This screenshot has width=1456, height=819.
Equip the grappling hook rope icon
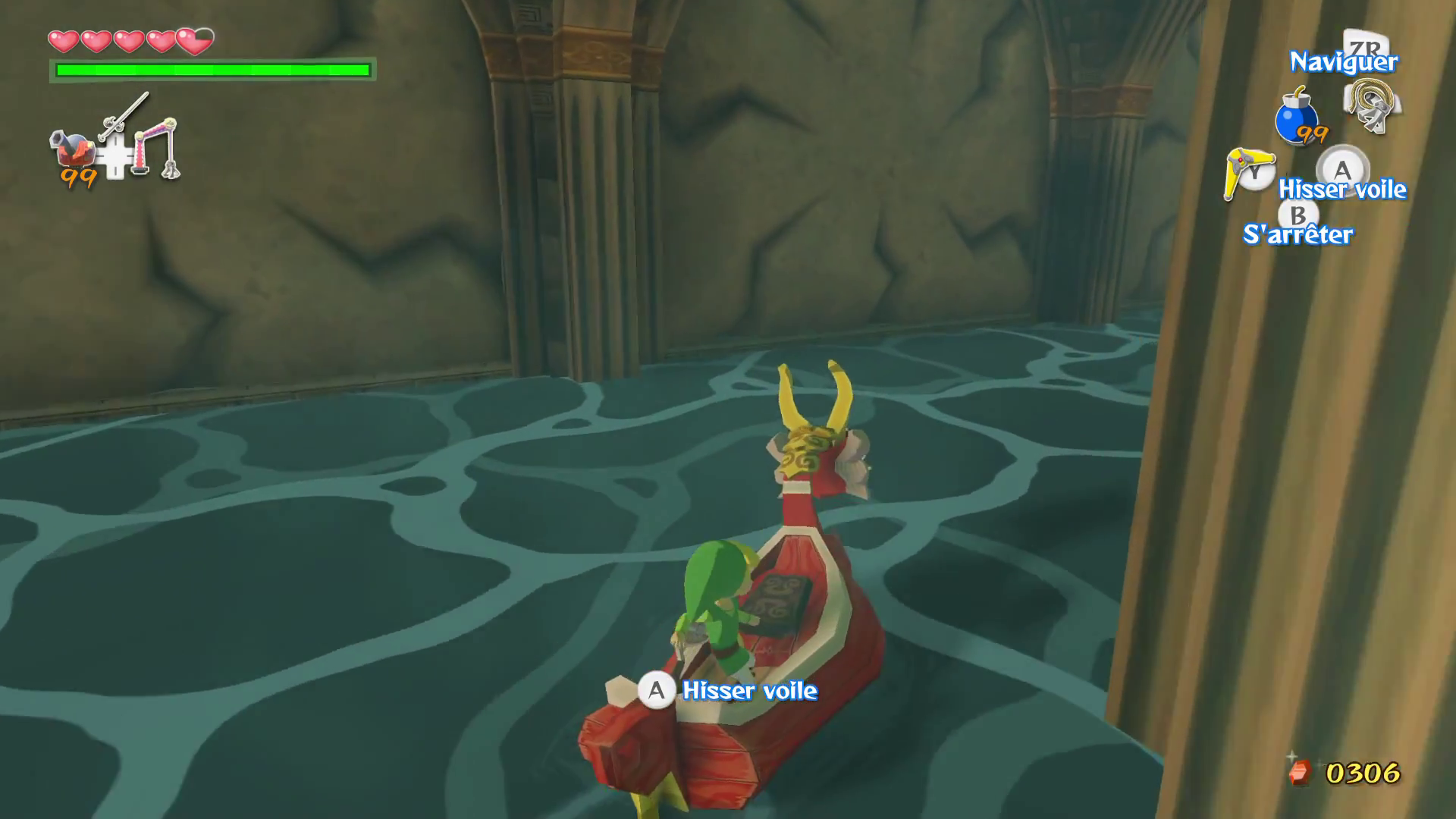(x=1372, y=106)
